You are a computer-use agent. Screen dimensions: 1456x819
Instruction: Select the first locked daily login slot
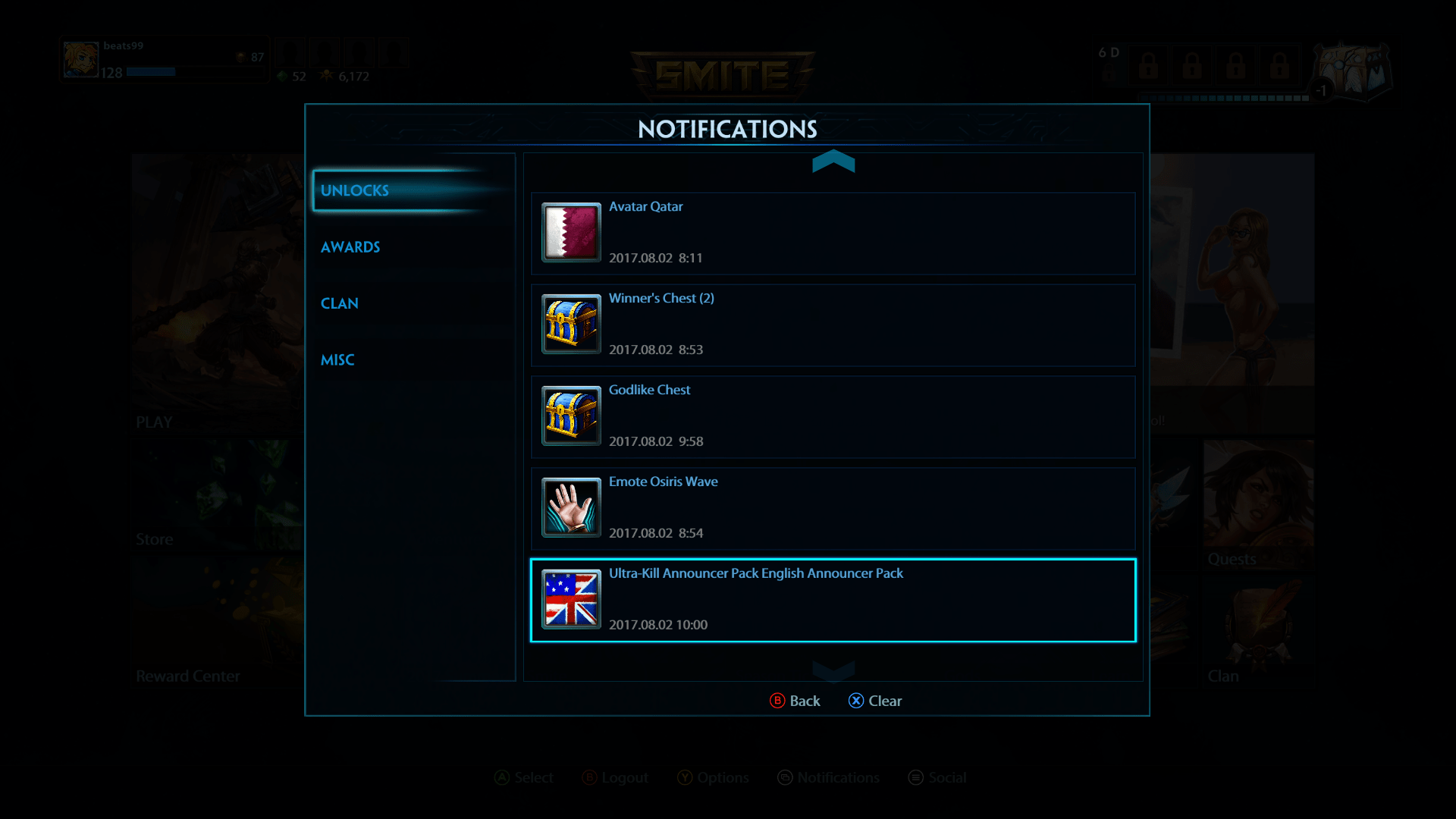pos(1147,67)
